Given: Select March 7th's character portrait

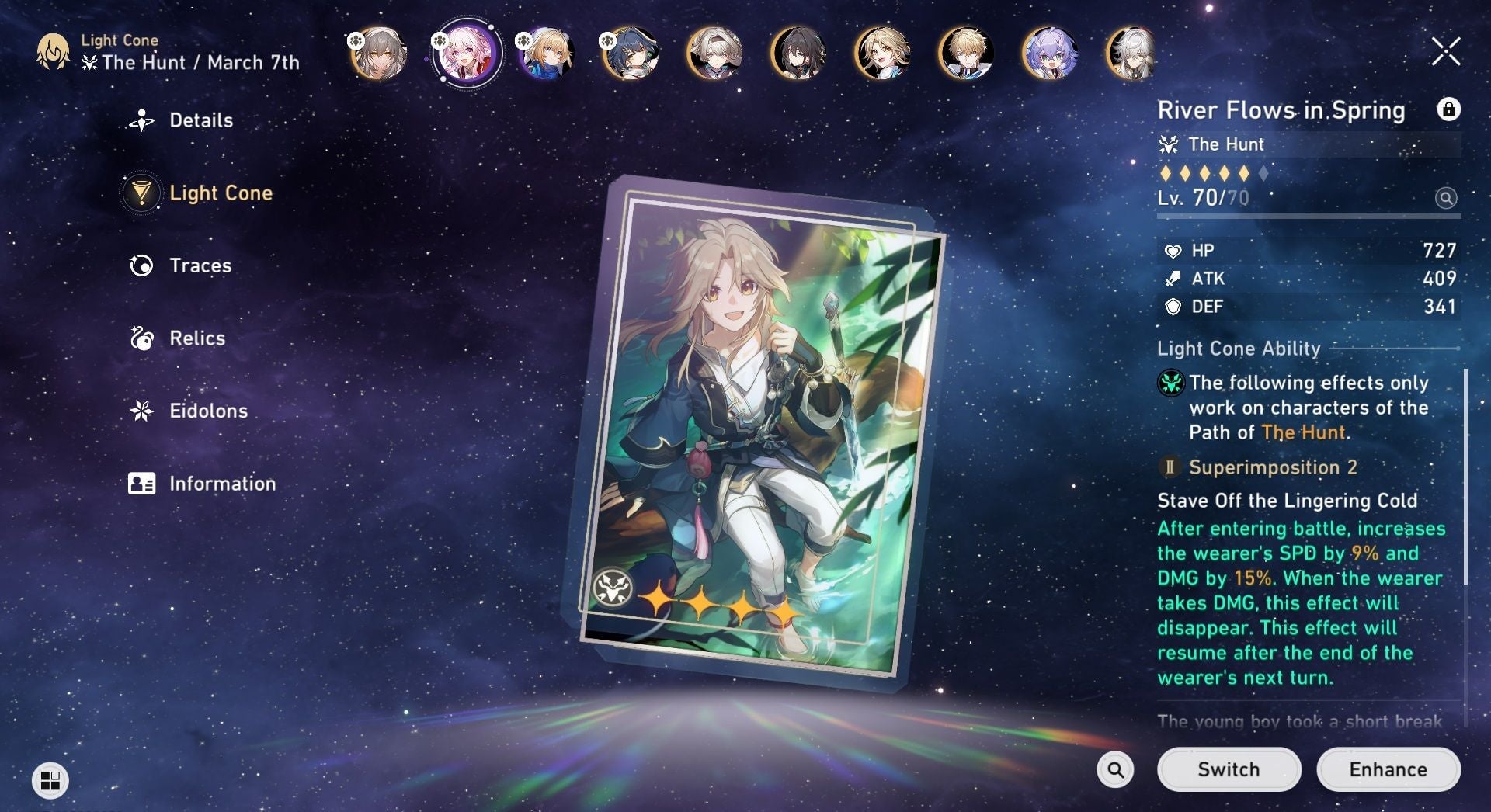Looking at the screenshot, I should coord(466,54).
